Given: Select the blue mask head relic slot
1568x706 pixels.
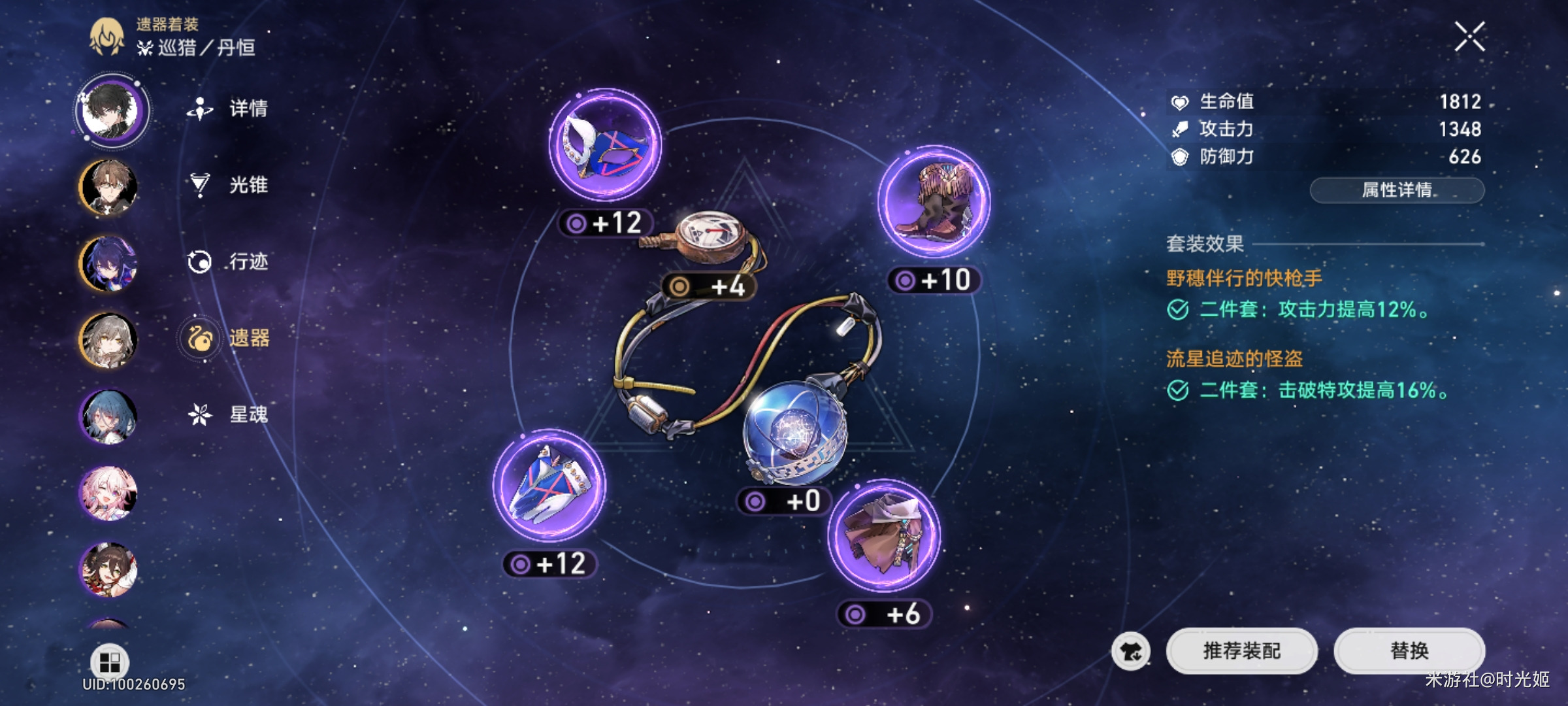Looking at the screenshot, I should [604, 145].
